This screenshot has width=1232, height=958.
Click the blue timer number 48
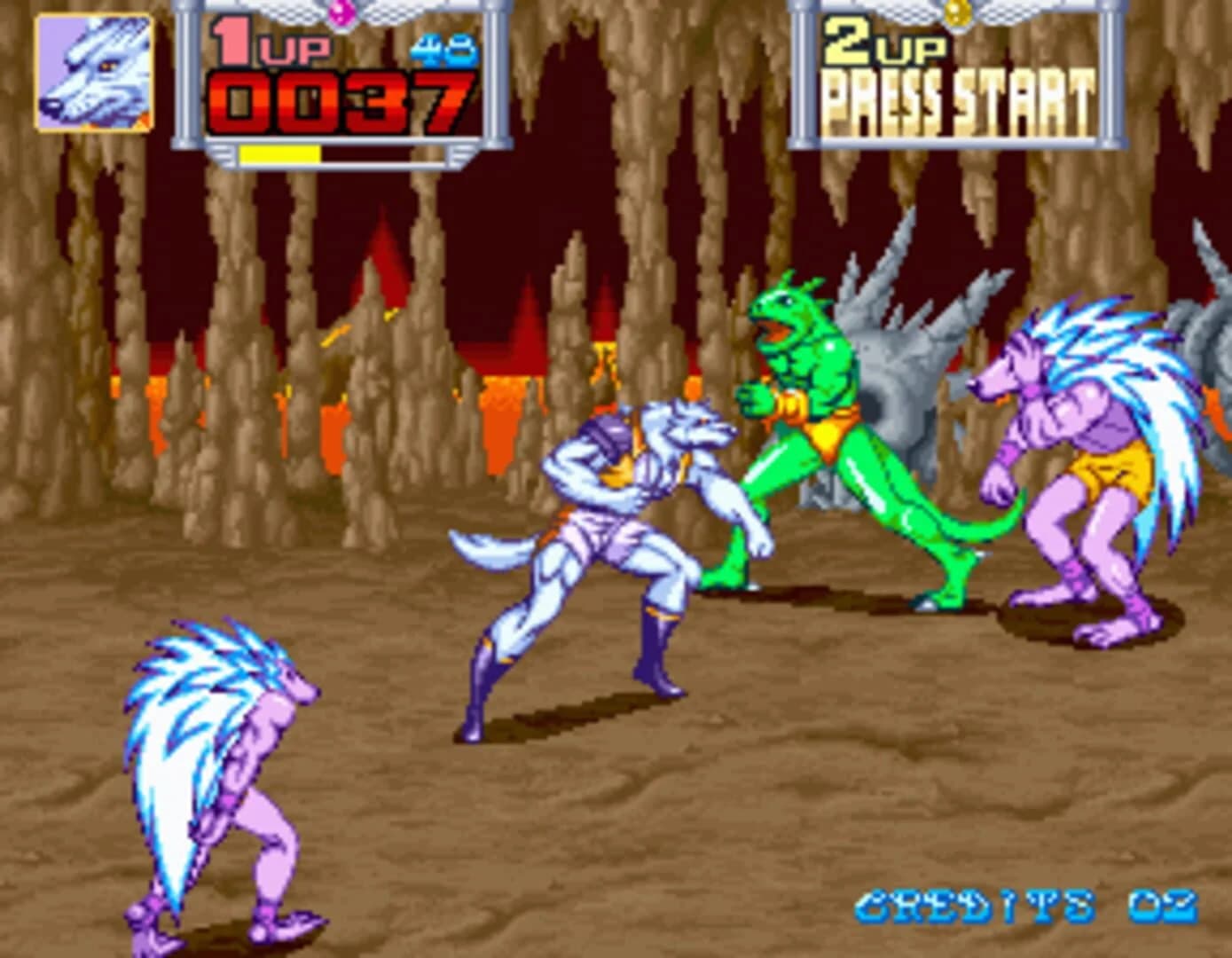point(443,51)
